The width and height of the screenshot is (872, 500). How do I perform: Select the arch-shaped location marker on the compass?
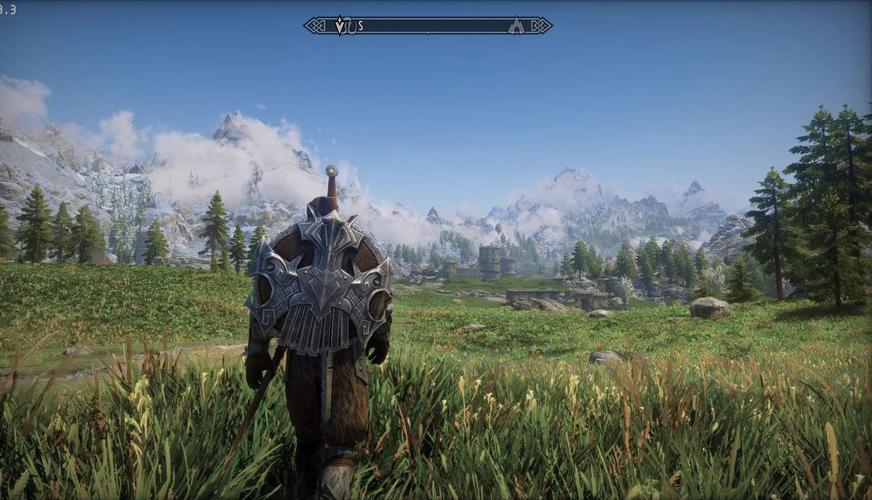tap(516, 26)
